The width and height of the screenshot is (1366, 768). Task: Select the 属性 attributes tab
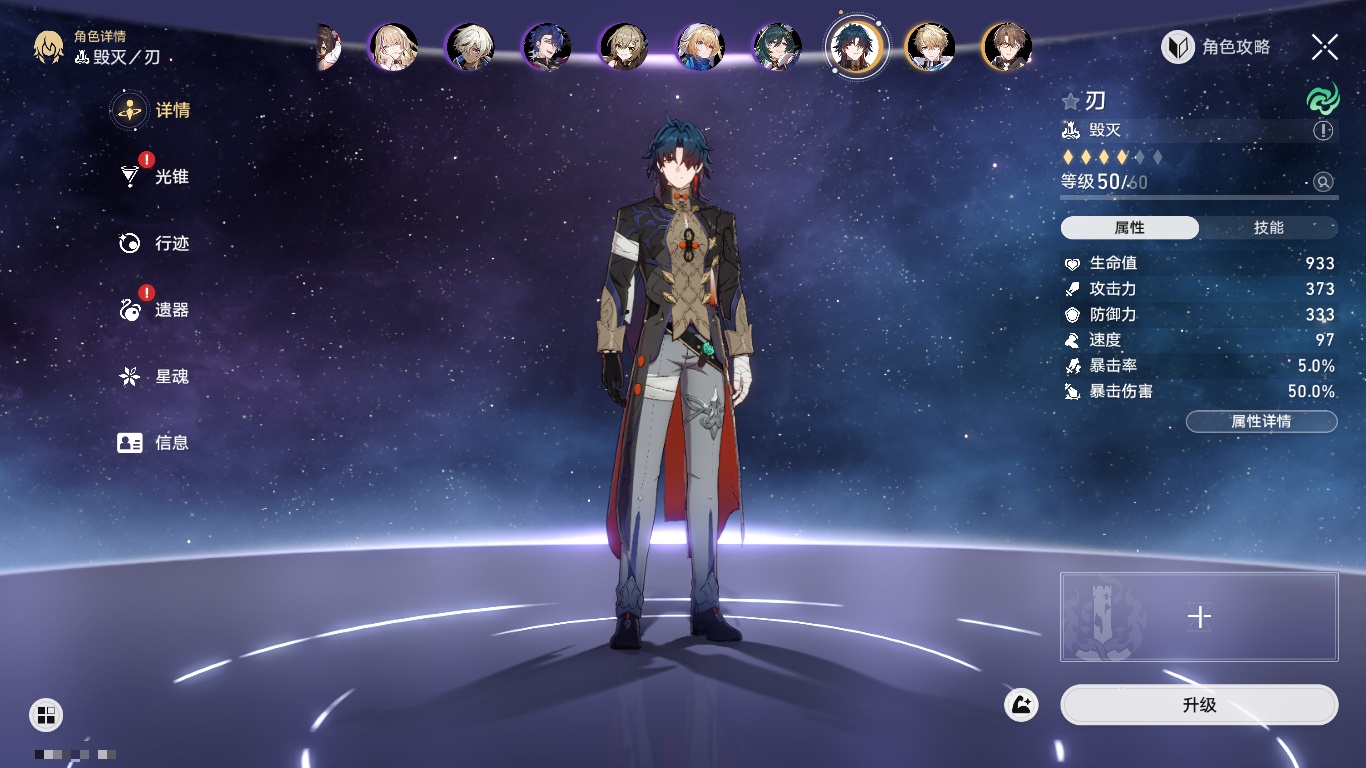tap(1130, 228)
